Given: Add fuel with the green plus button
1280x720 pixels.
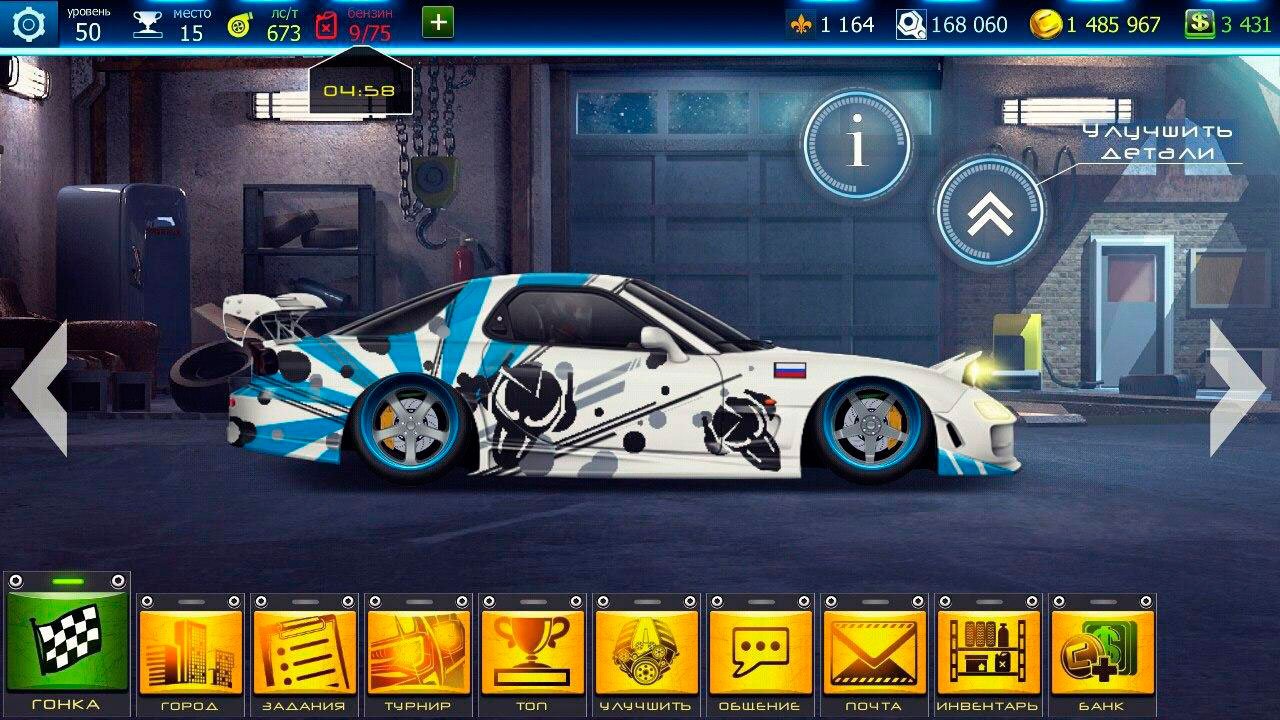Looking at the screenshot, I should (438, 23).
